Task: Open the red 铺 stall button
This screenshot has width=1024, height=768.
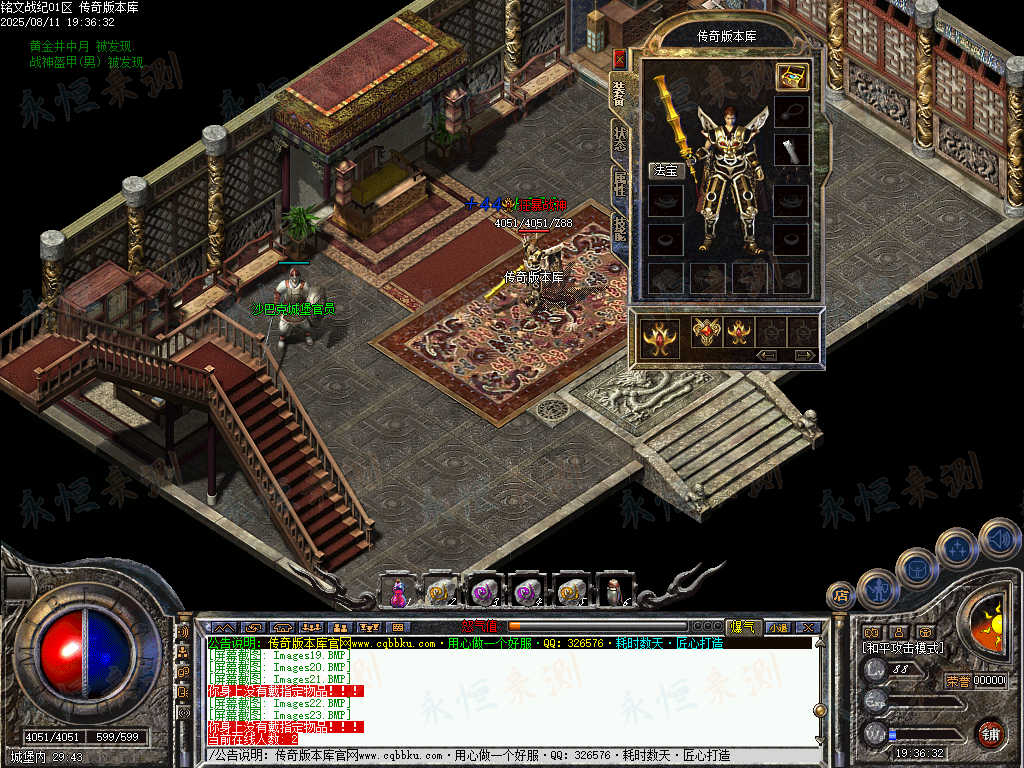Action: (990, 734)
